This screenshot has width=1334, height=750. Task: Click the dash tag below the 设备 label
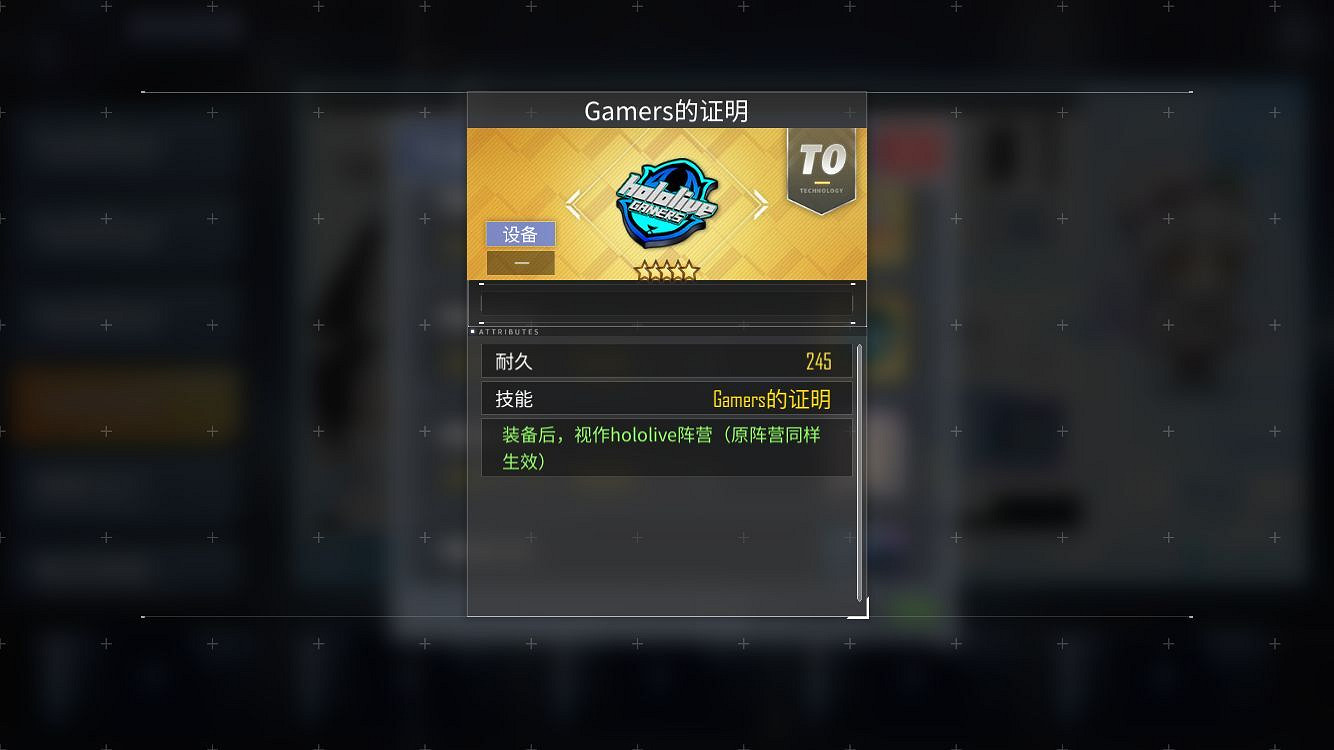(x=520, y=262)
